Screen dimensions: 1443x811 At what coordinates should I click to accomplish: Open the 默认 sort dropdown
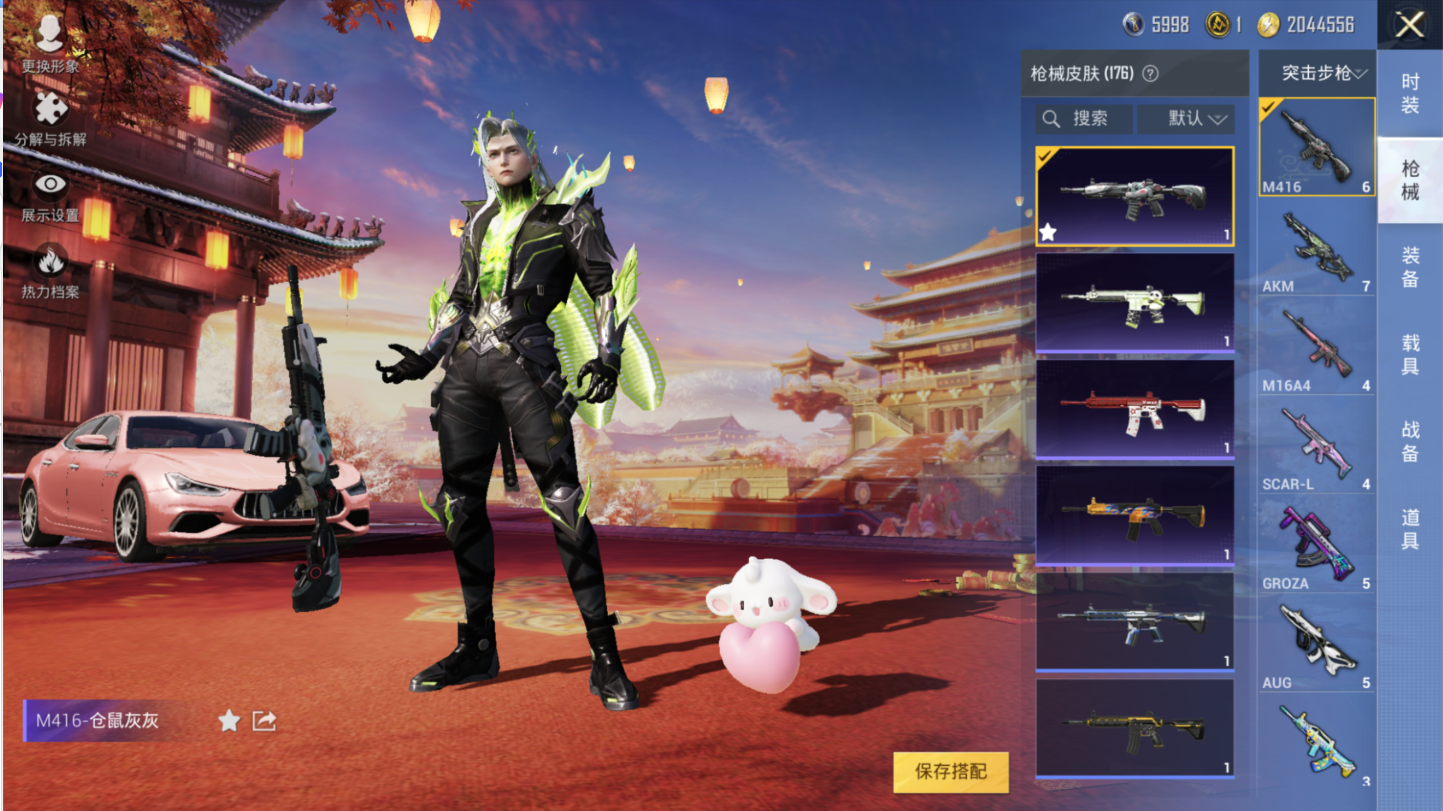[1186, 119]
